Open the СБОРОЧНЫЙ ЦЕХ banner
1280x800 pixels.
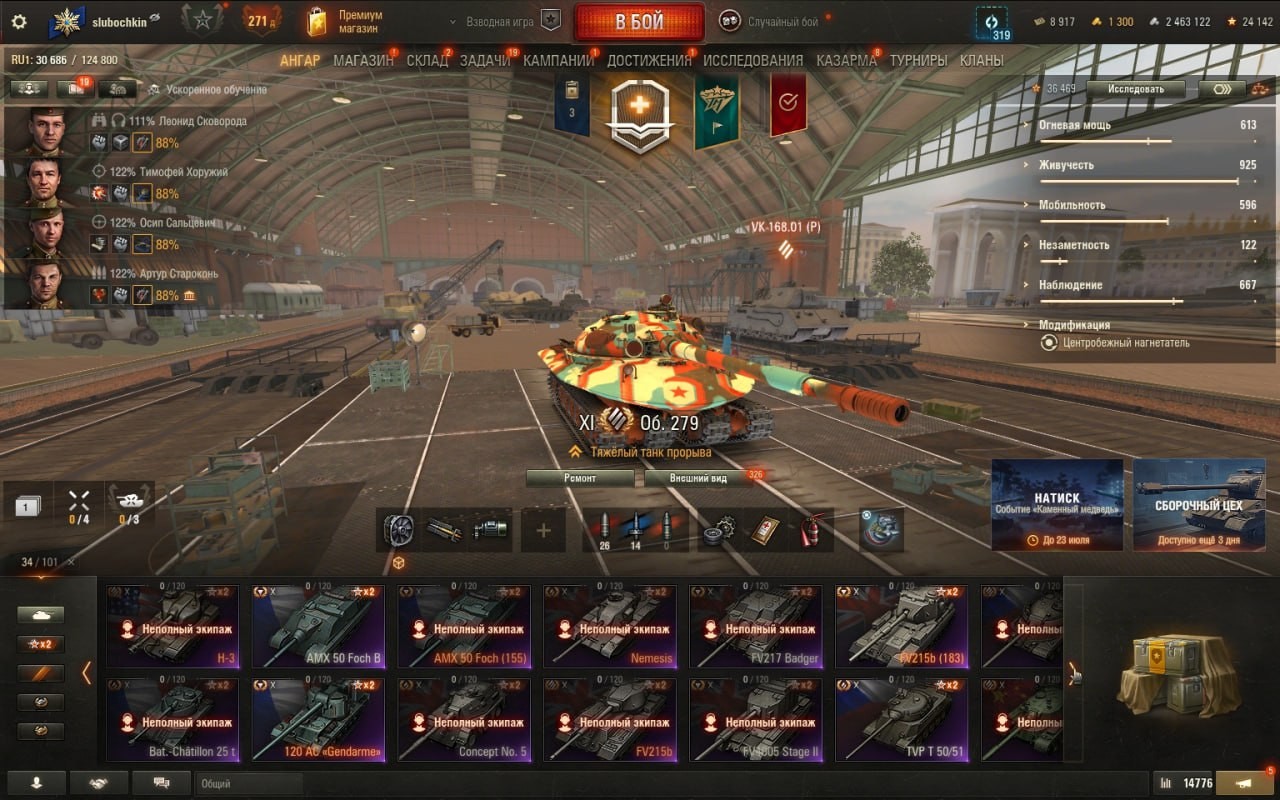(x=1199, y=505)
